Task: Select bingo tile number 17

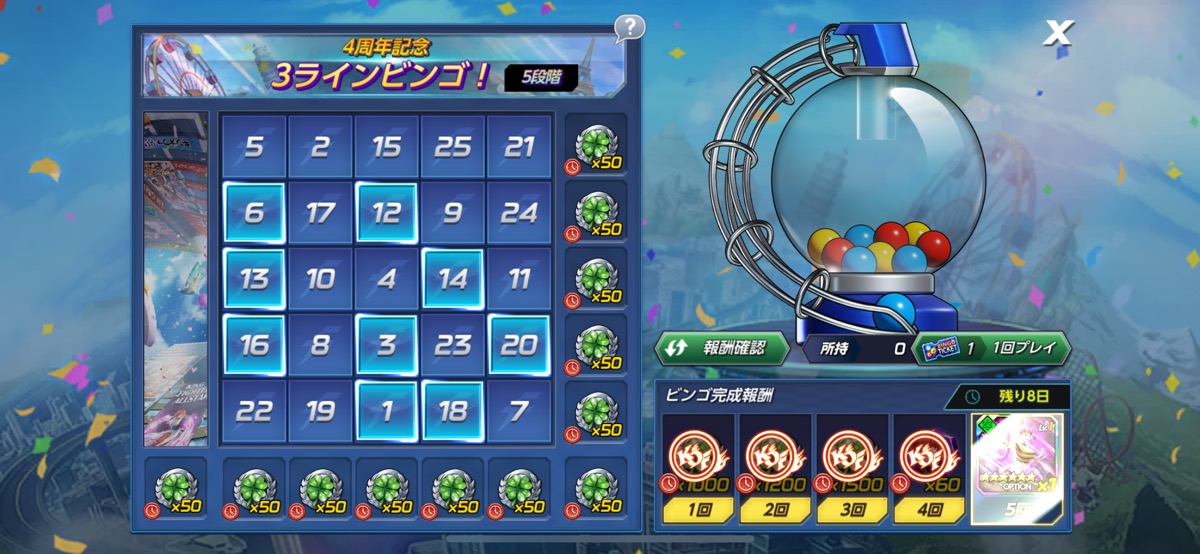Action: pyautogui.click(x=320, y=212)
